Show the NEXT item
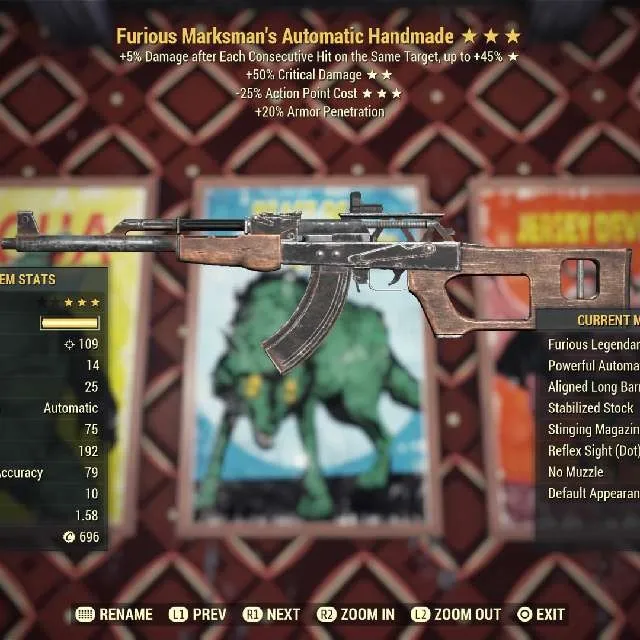The image size is (640, 640). 272,614
